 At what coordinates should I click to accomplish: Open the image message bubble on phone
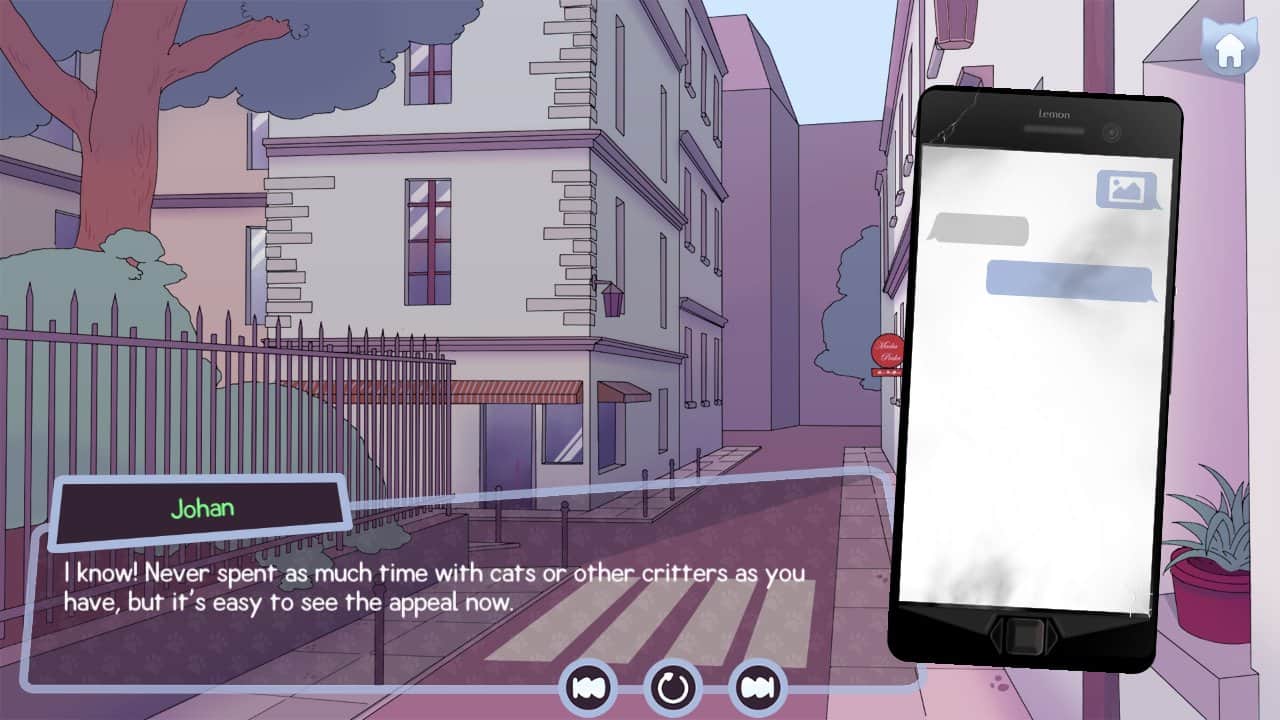click(x=1128, y=190)
